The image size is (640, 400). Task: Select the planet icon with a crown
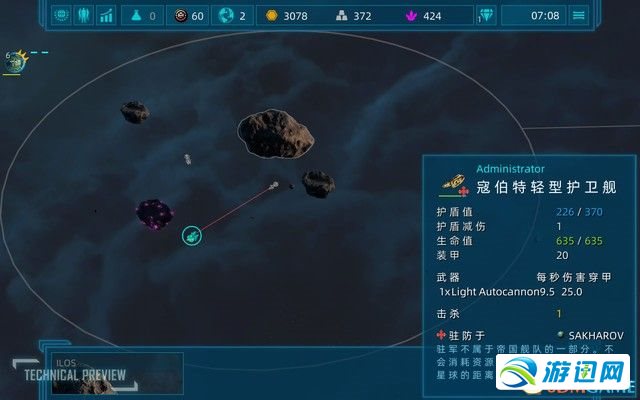point(16,63)
